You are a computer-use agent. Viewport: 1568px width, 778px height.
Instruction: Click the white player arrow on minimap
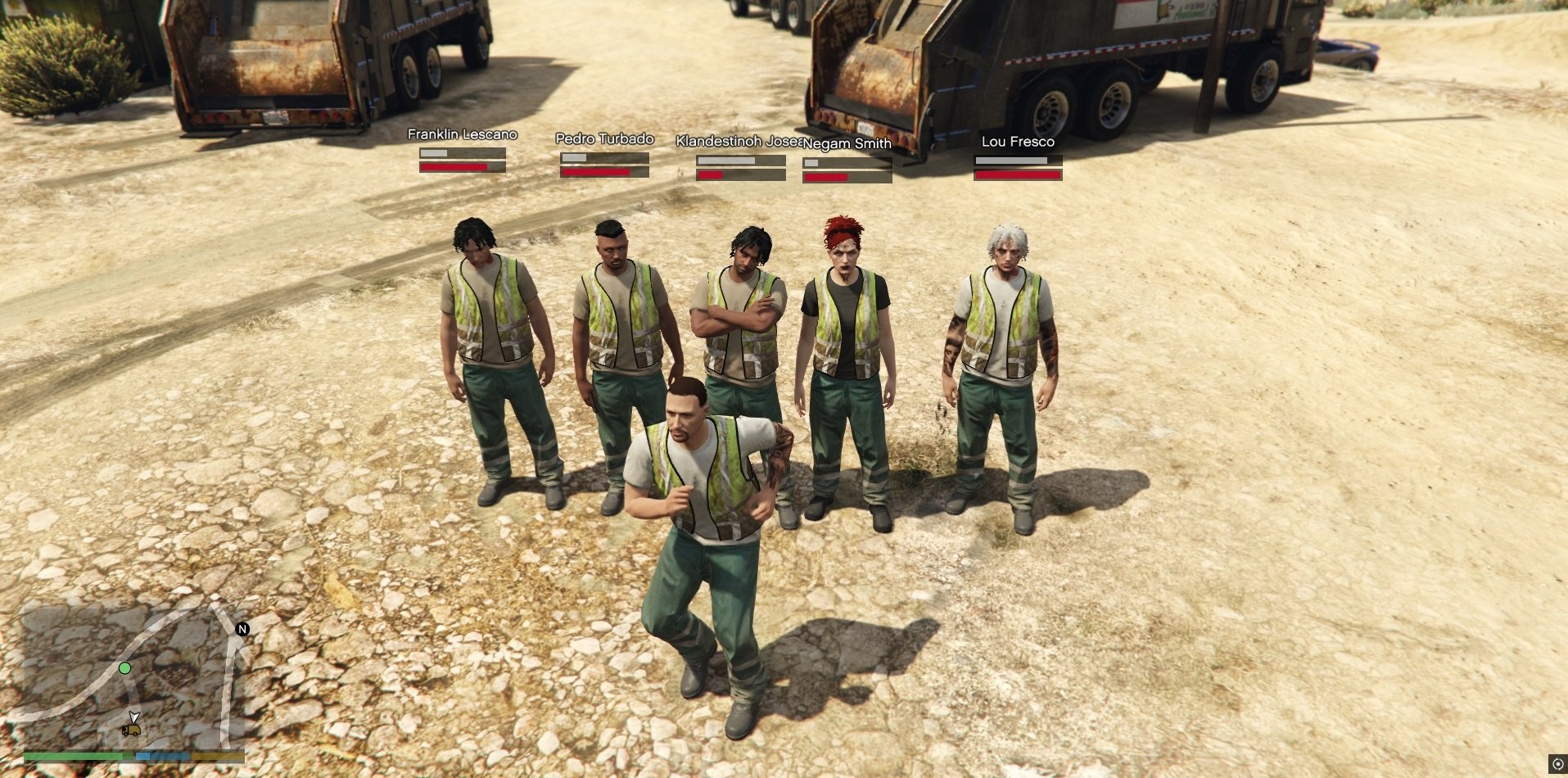(134, 717)
